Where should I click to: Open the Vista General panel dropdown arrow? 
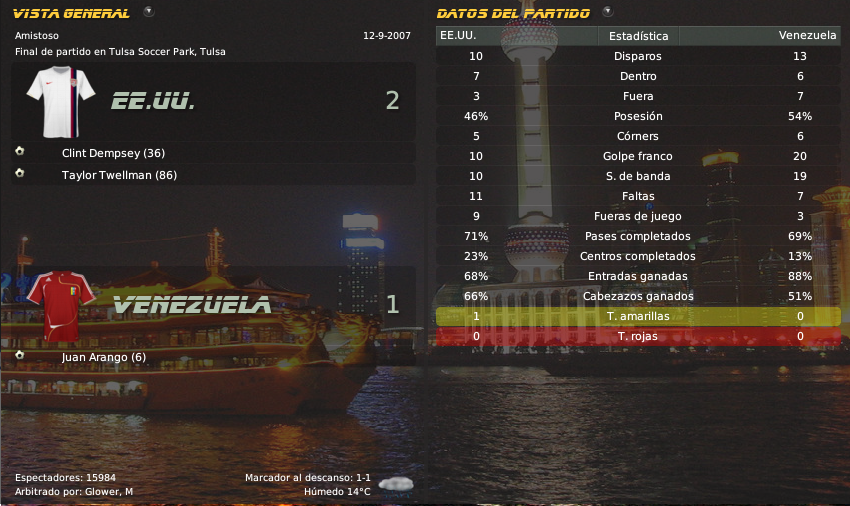pyautogui.click(x=149, y=12)
